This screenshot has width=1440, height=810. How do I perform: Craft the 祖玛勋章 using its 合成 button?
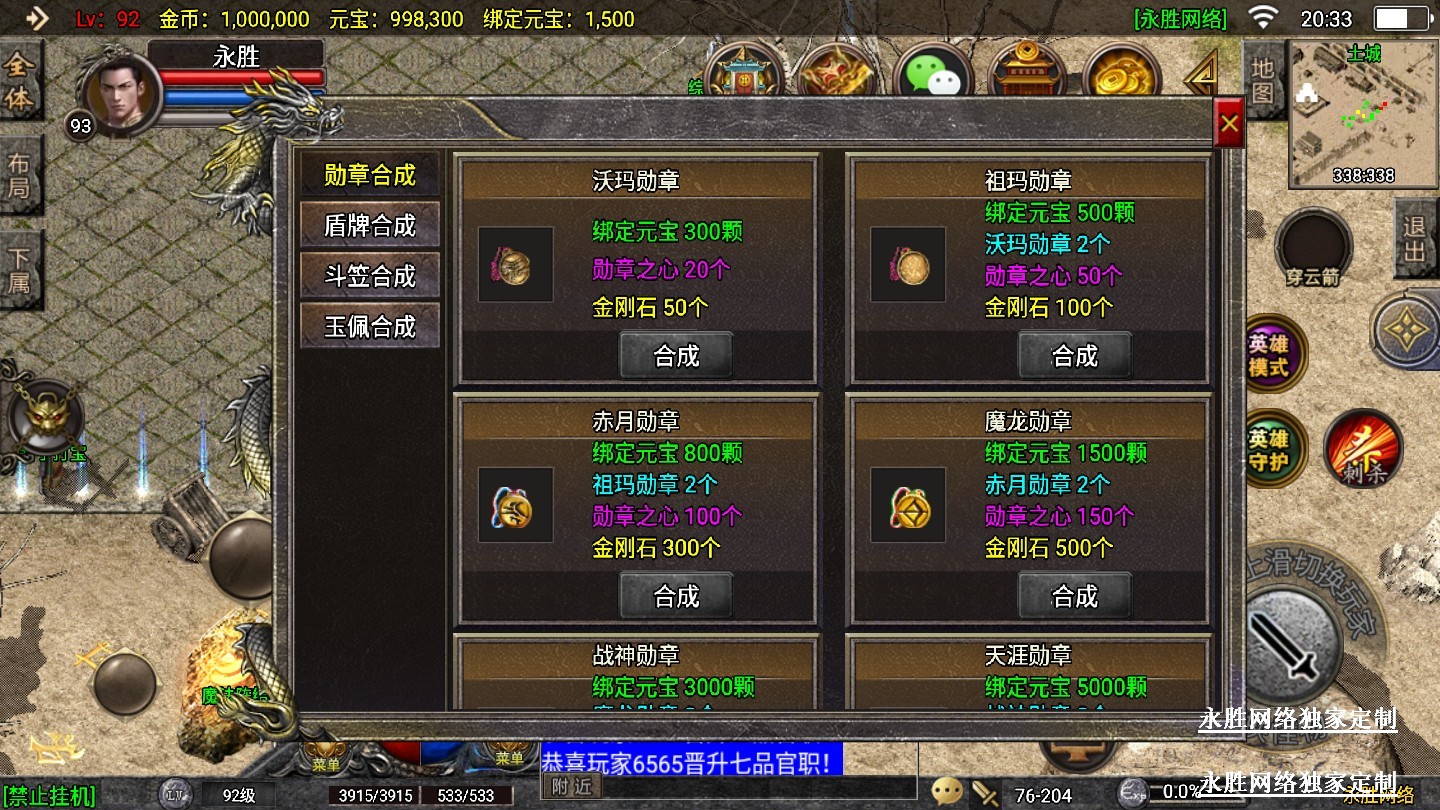click(1074, 355)
